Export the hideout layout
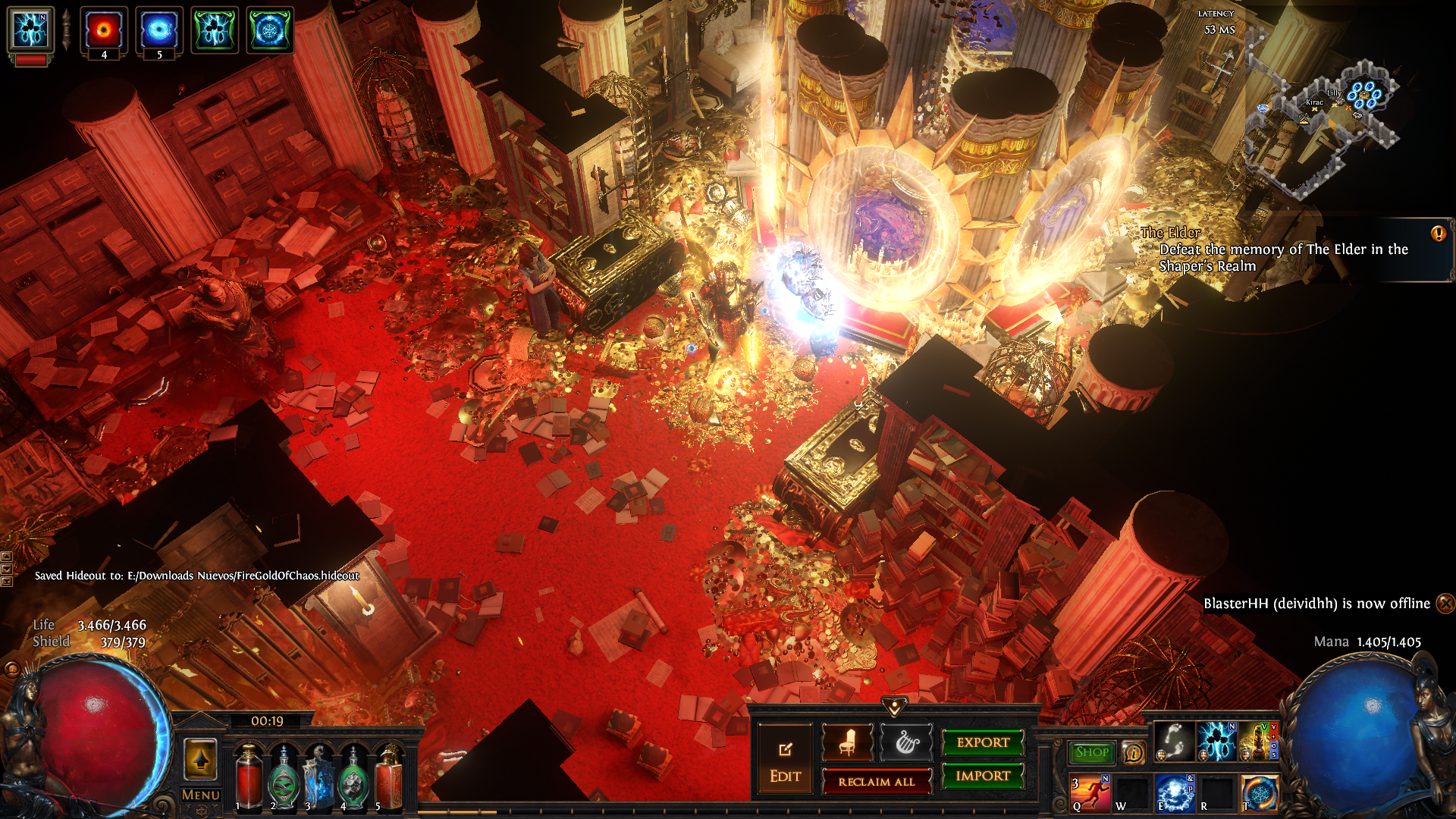This screenshot has width=1456, height=819. tap(983, 742)
